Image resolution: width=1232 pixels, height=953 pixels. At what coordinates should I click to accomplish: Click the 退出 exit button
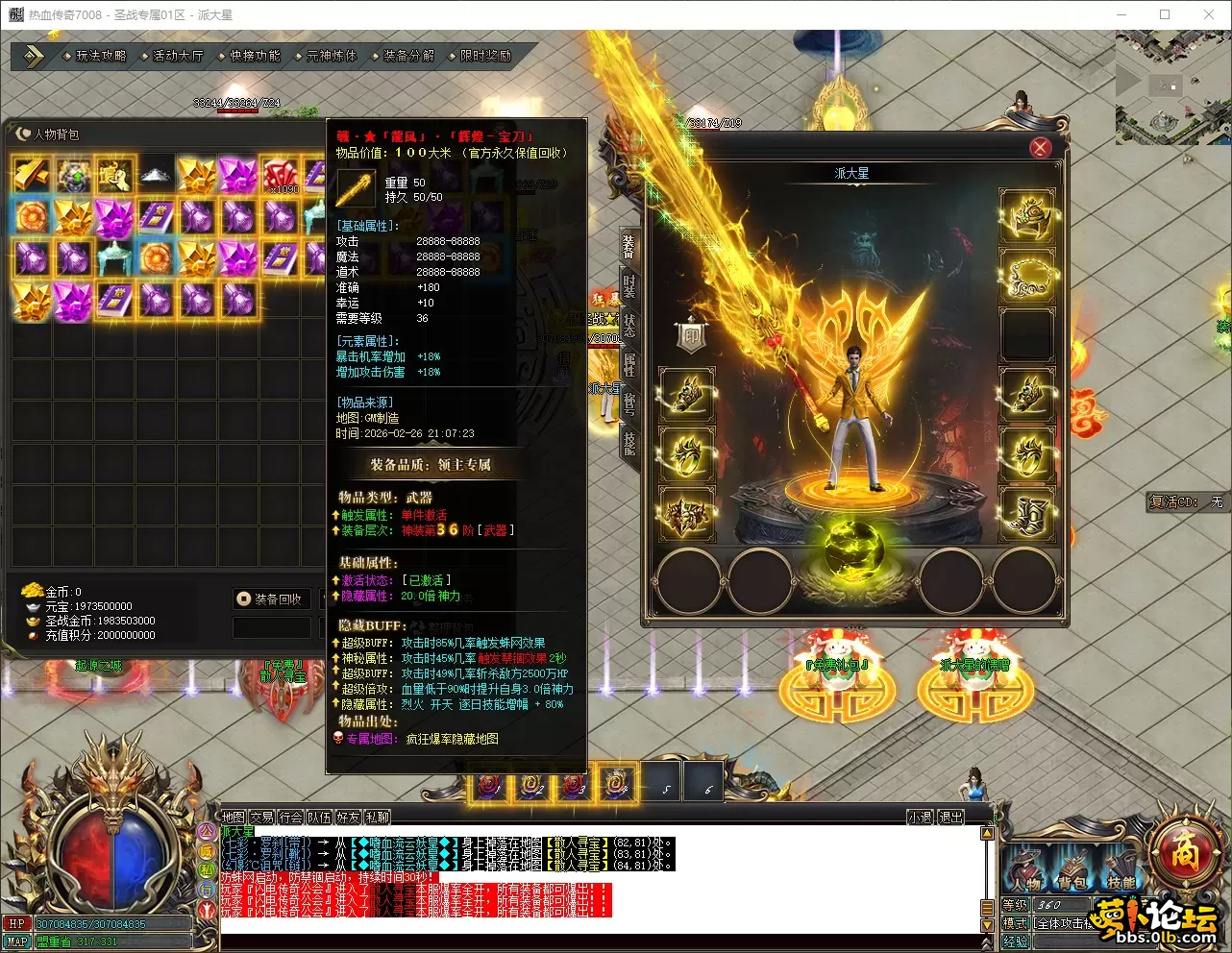coord(950,818)
